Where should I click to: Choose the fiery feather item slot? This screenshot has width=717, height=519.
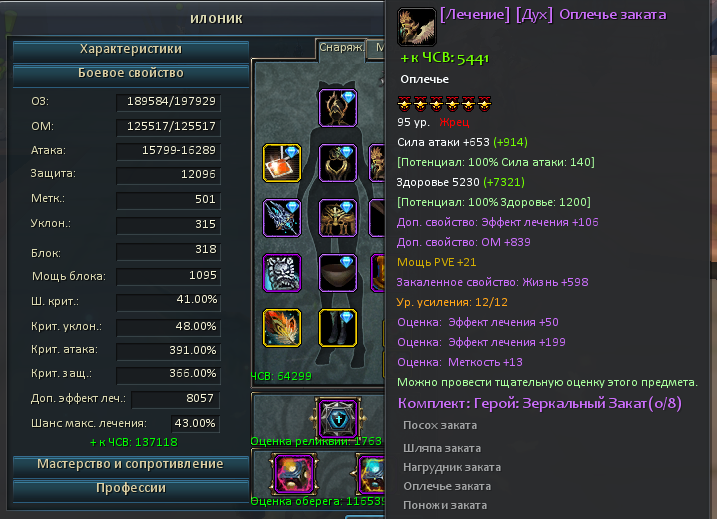(282, 328)
